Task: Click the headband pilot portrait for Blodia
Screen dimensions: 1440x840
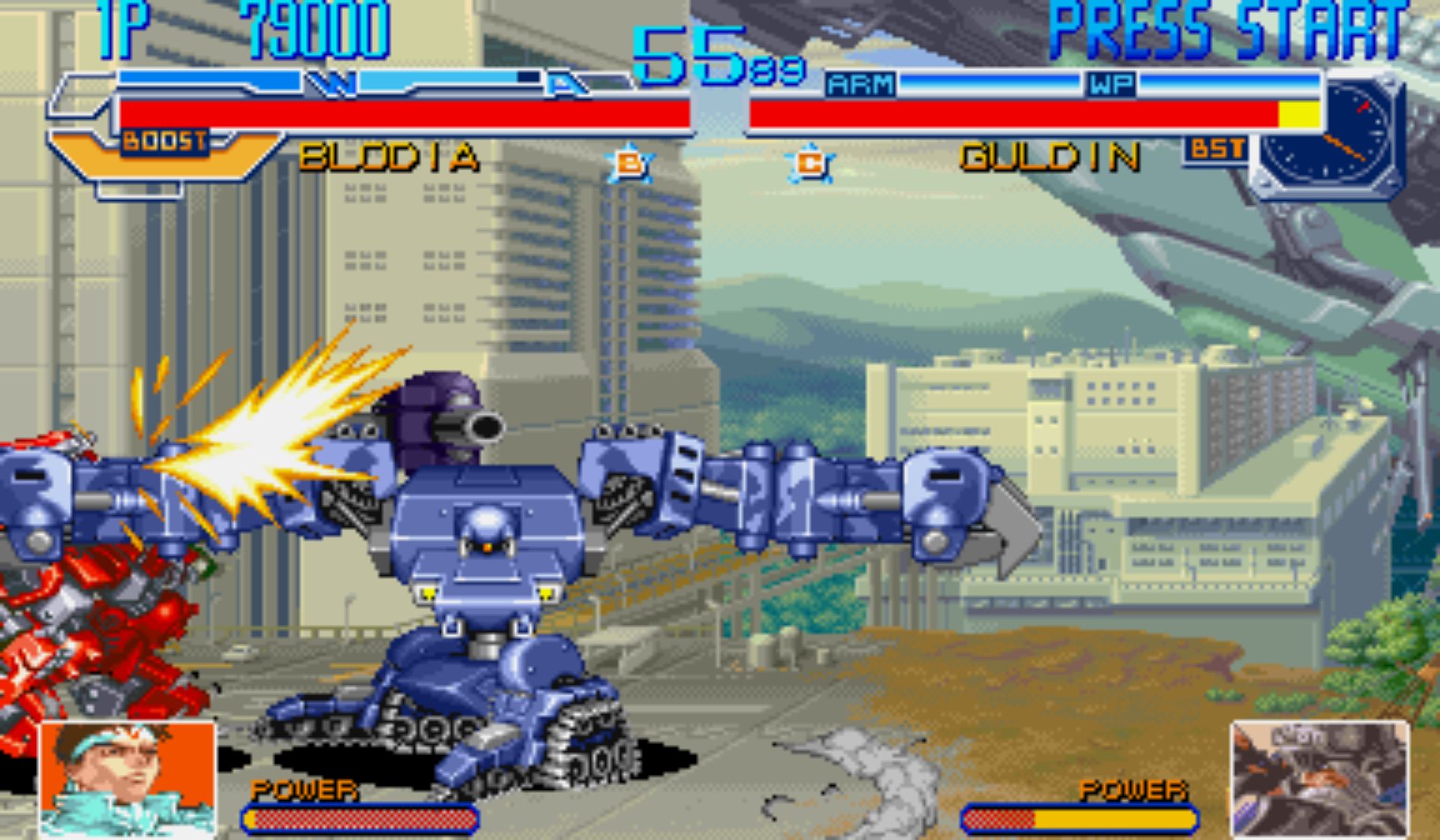Action: pyautogui.click(x=127, y=778)
